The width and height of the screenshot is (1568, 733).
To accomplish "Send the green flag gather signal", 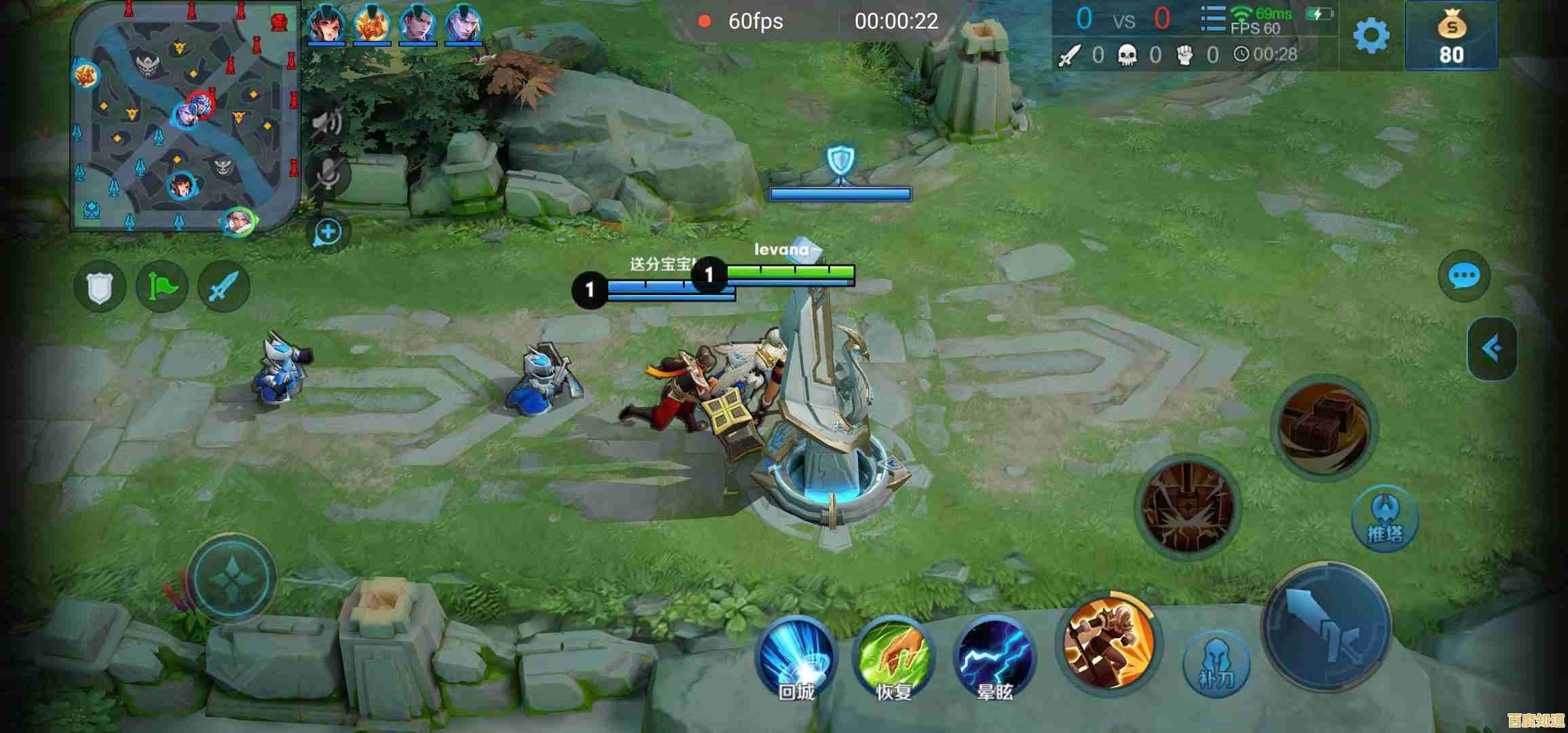I will coord(162,286).
